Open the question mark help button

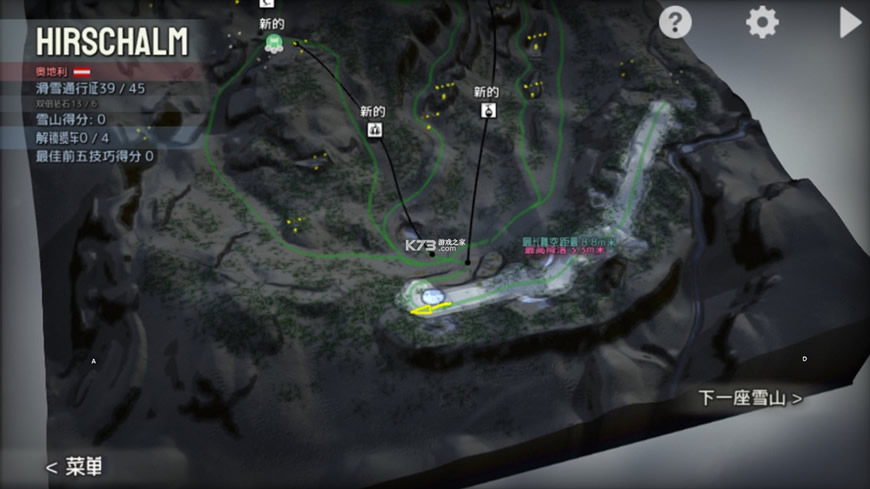pos(675,22)
